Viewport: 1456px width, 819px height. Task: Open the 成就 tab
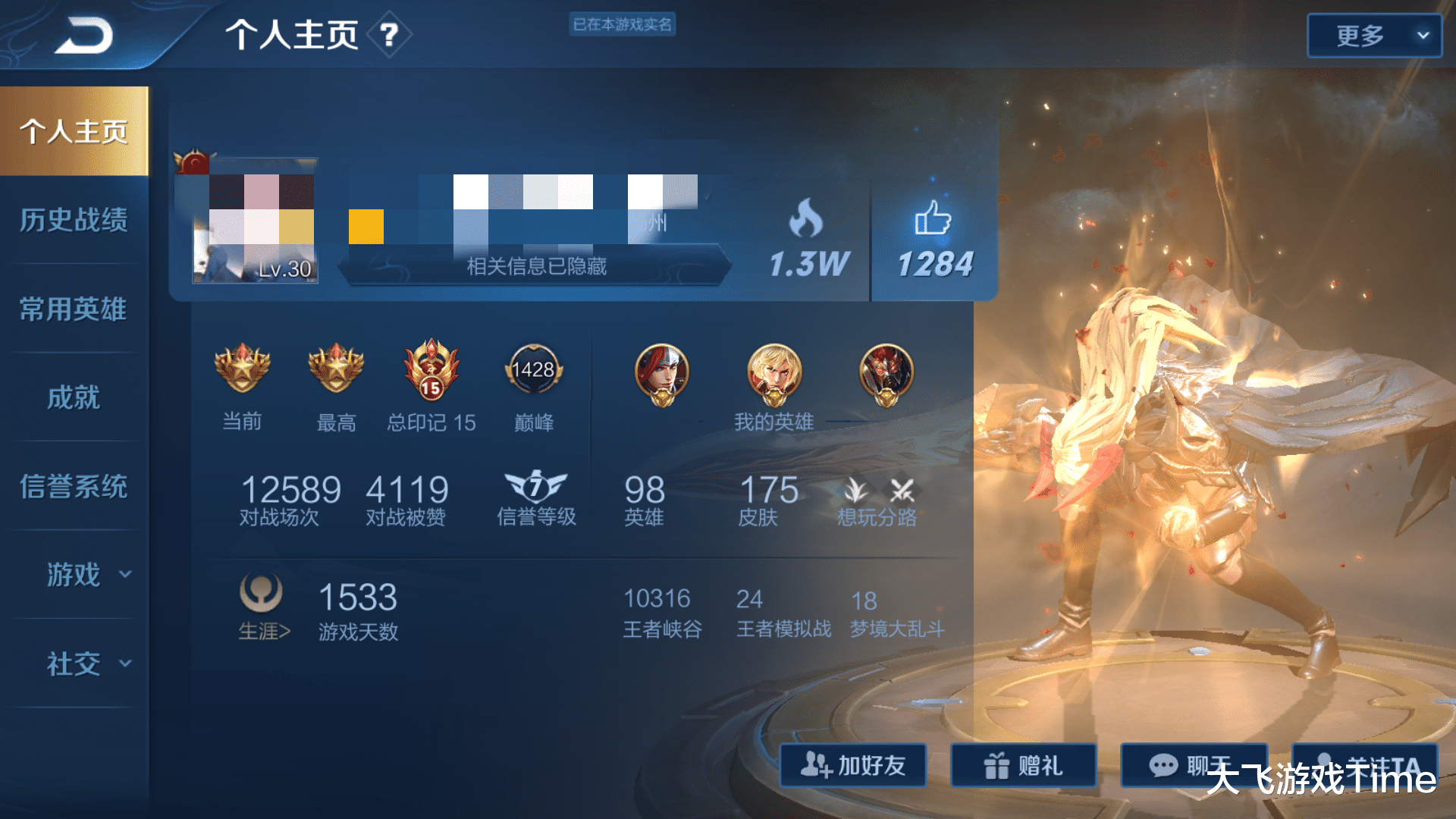pyautogui.click(x=74, y=397)
